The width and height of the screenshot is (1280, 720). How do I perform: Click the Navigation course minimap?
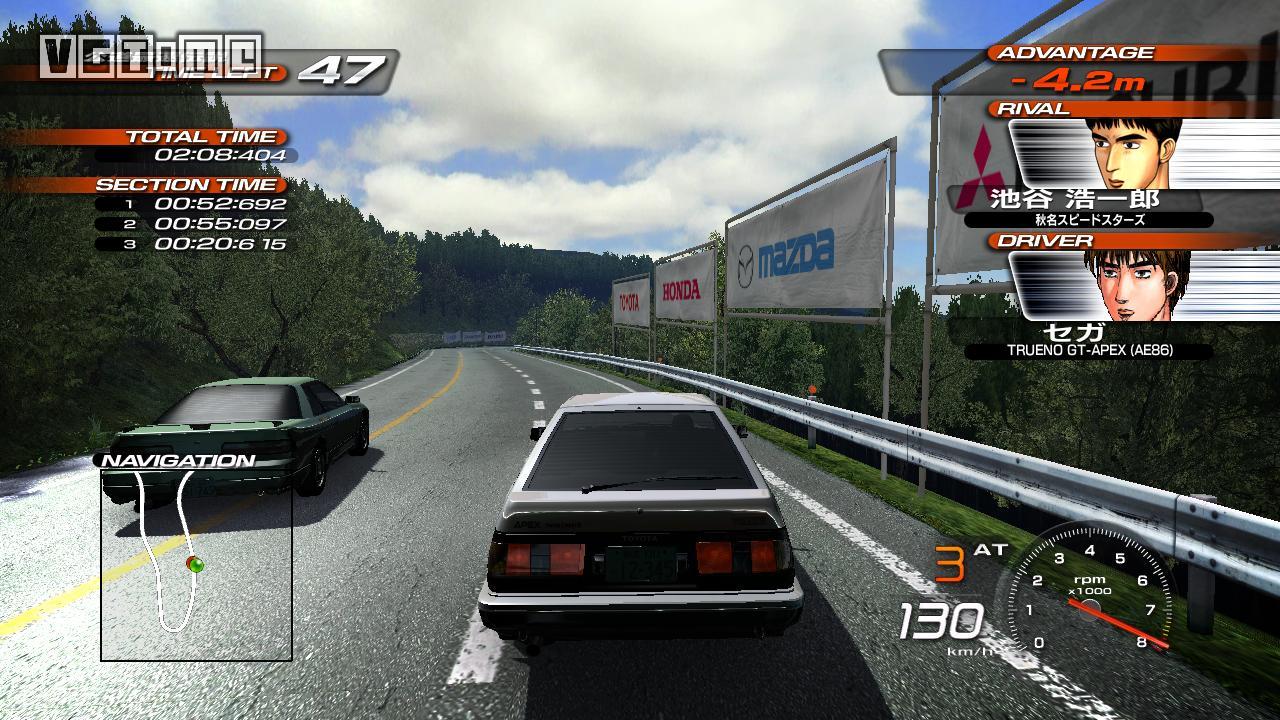(196, 565)
